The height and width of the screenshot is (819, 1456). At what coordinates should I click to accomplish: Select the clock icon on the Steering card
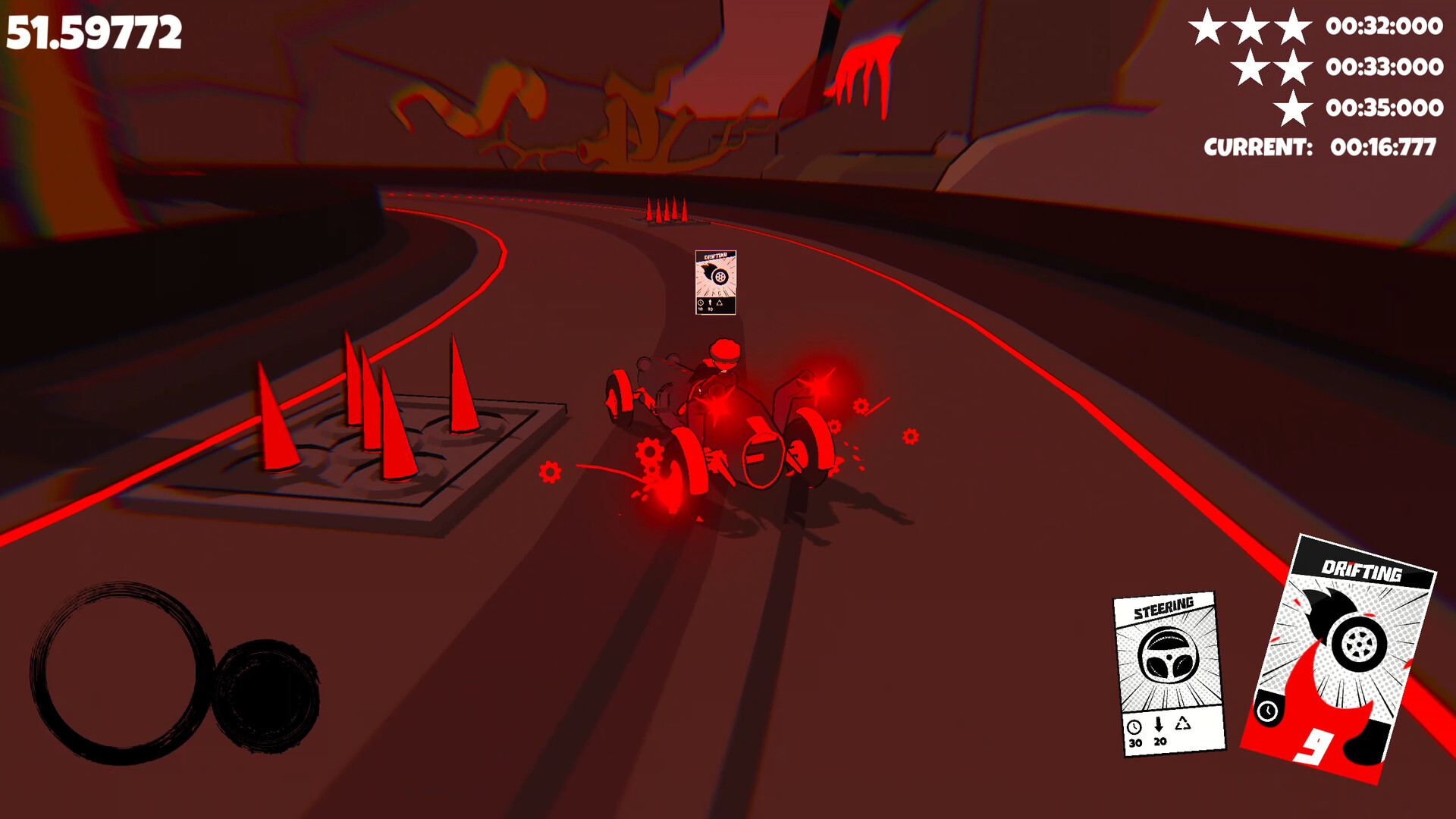coord(1135,728)
